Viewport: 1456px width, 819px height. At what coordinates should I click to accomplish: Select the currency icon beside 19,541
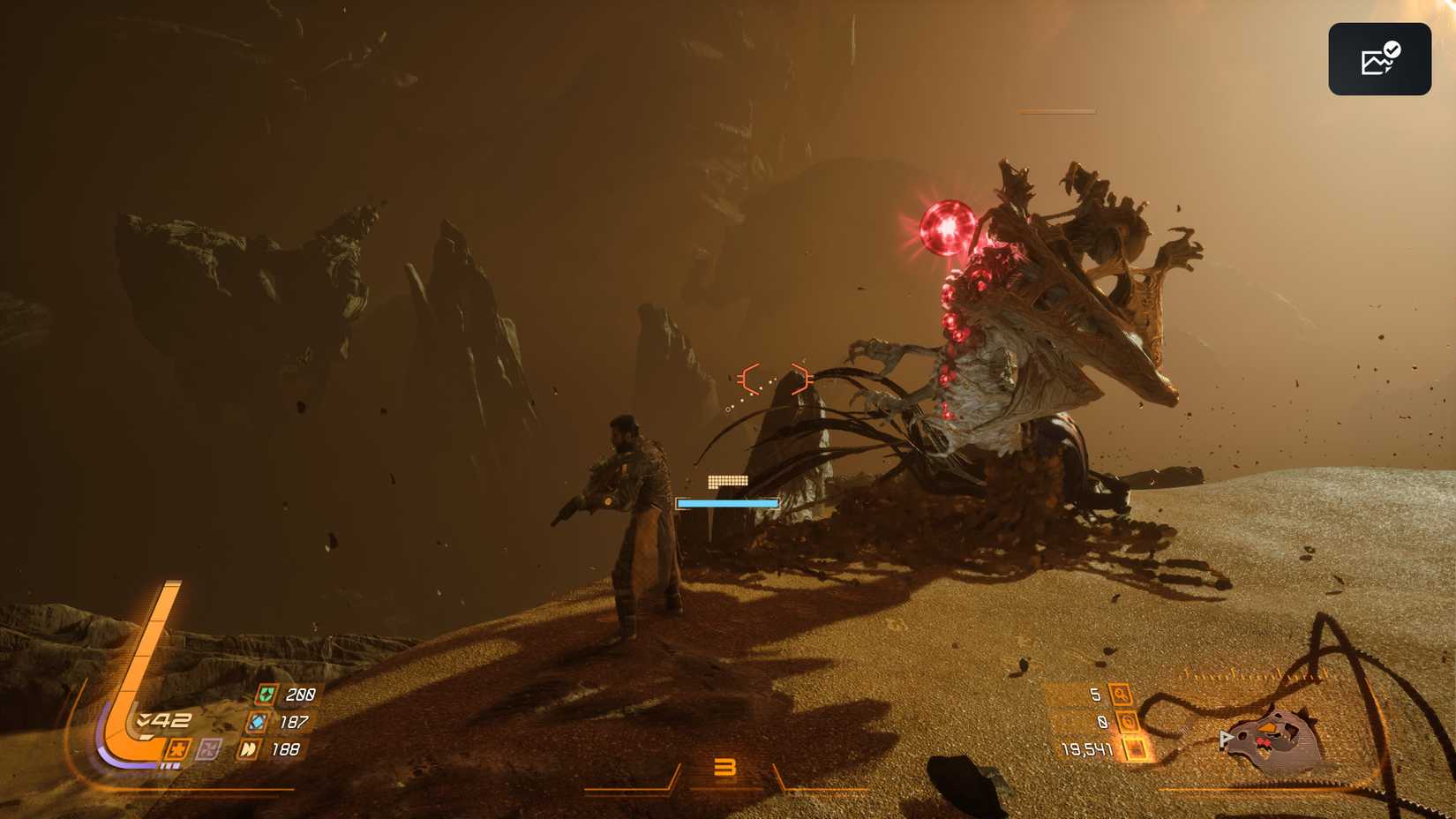point(1133,749)
